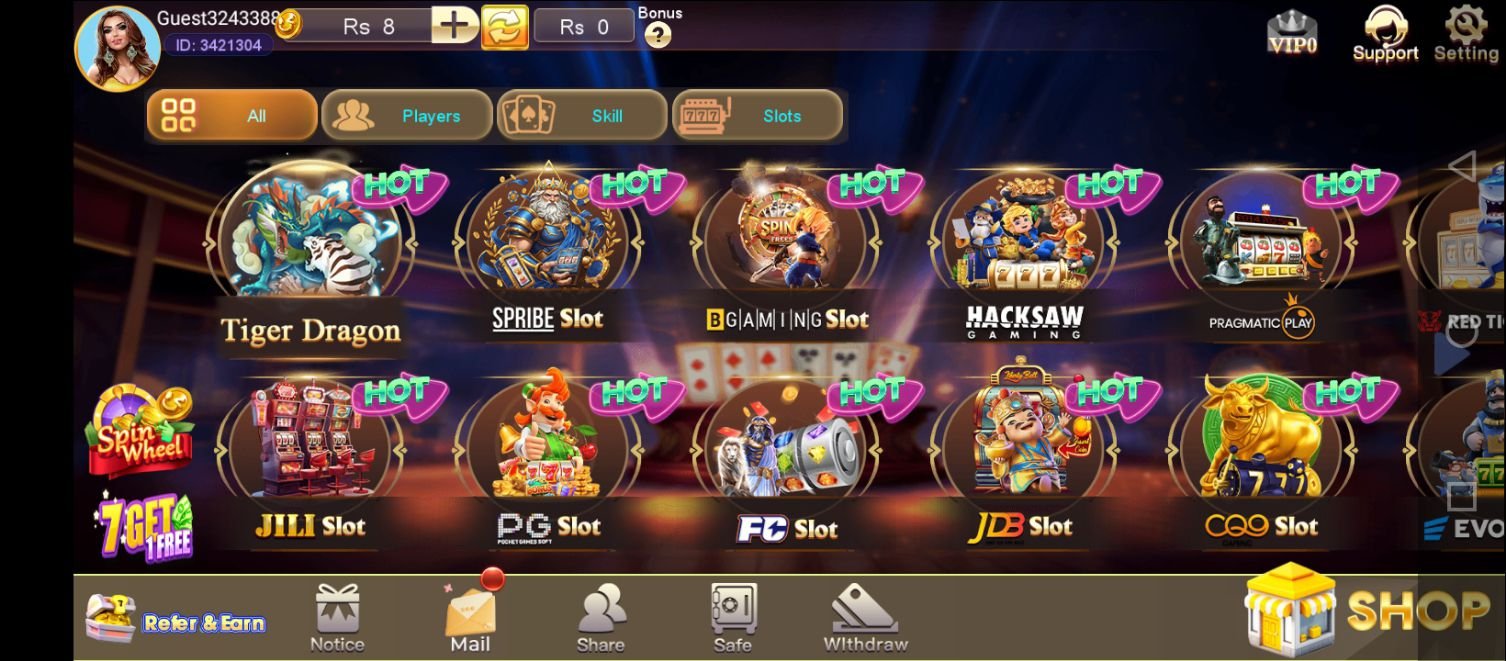Select the Hacksaw Gaming tile

pos(1024,245)
